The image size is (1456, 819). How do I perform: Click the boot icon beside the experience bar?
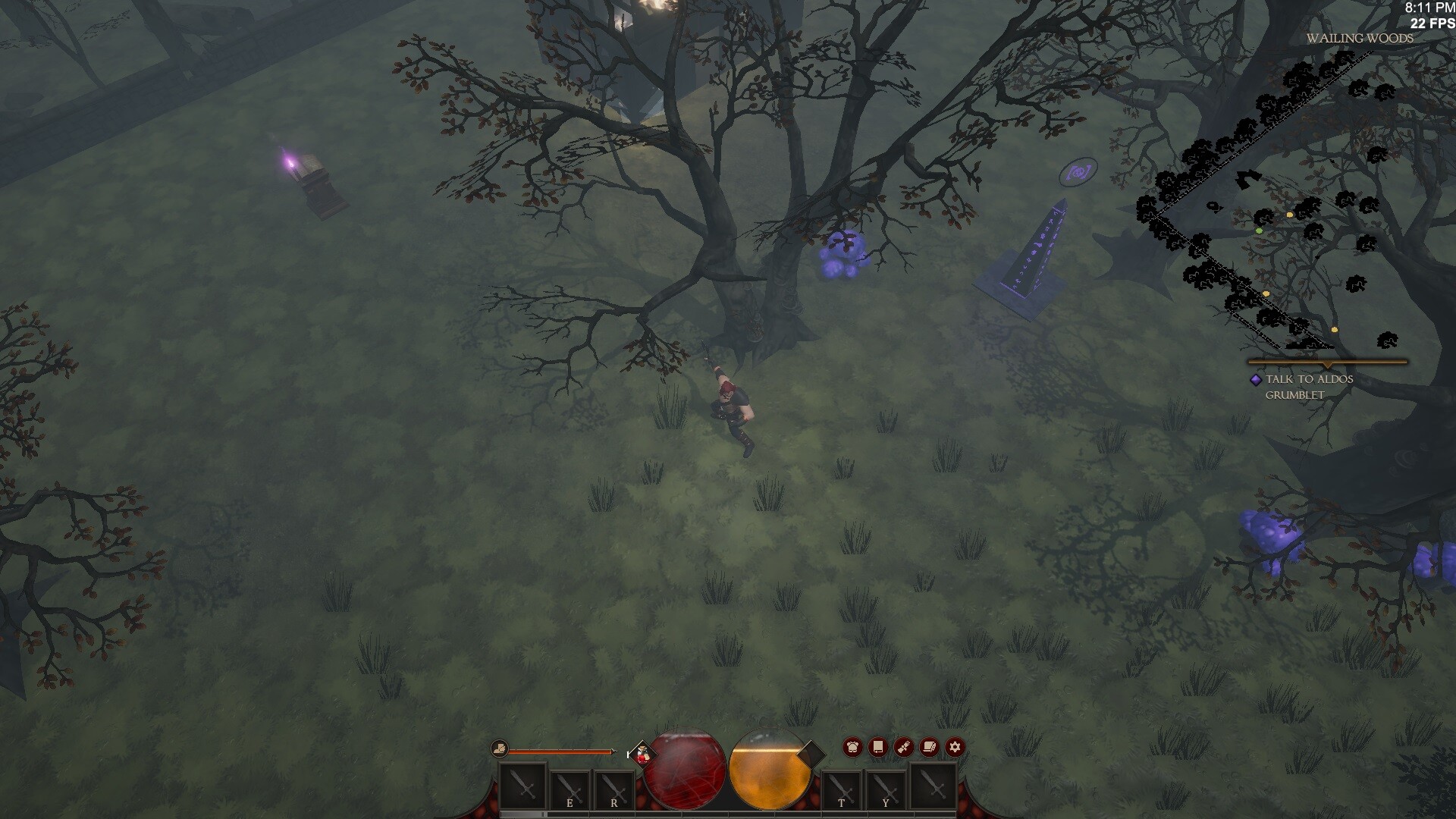click(x=500, y=748)
